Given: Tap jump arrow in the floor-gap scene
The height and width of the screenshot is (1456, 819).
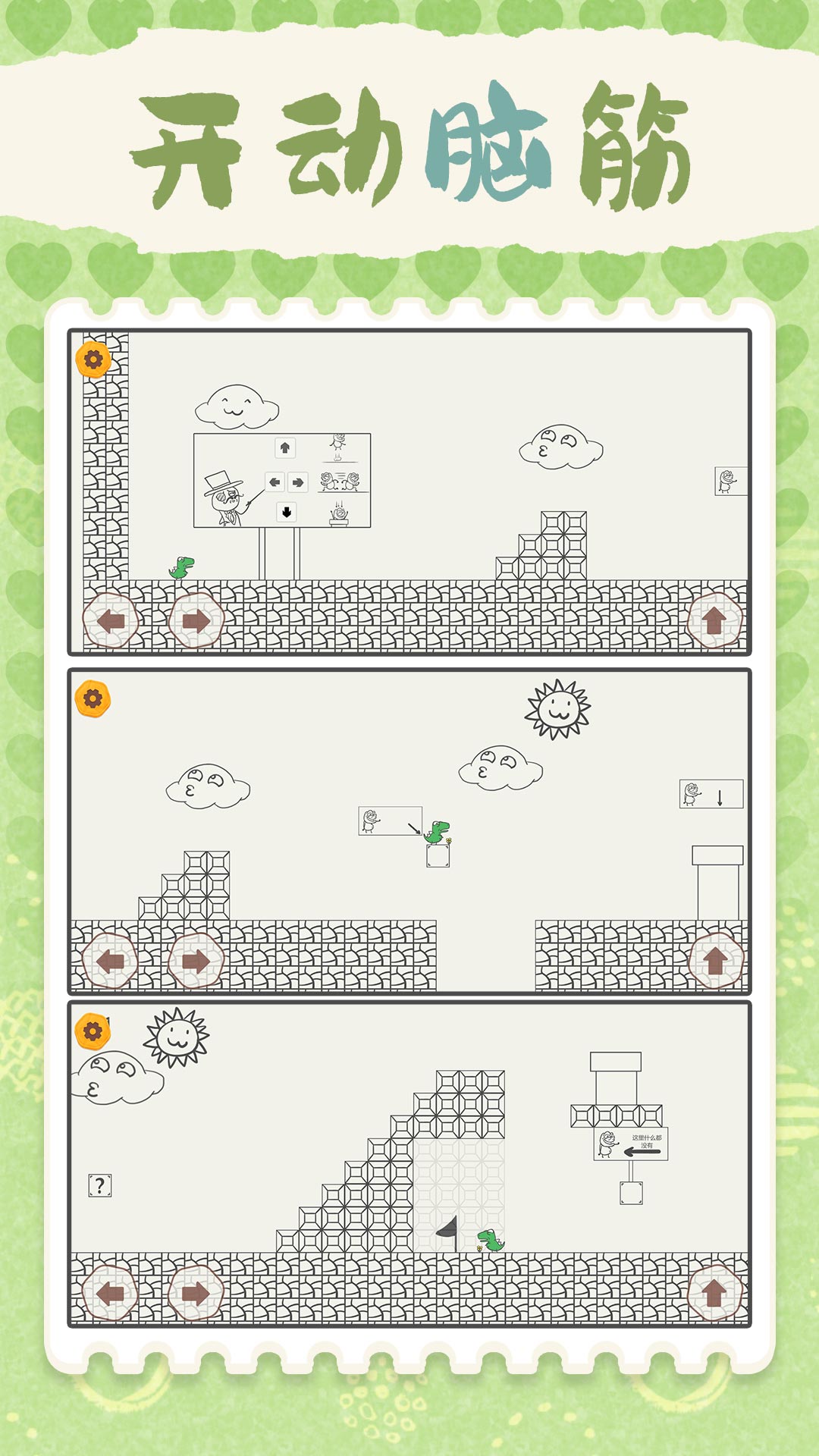Looking at the screenshot, I should point(714,961).
